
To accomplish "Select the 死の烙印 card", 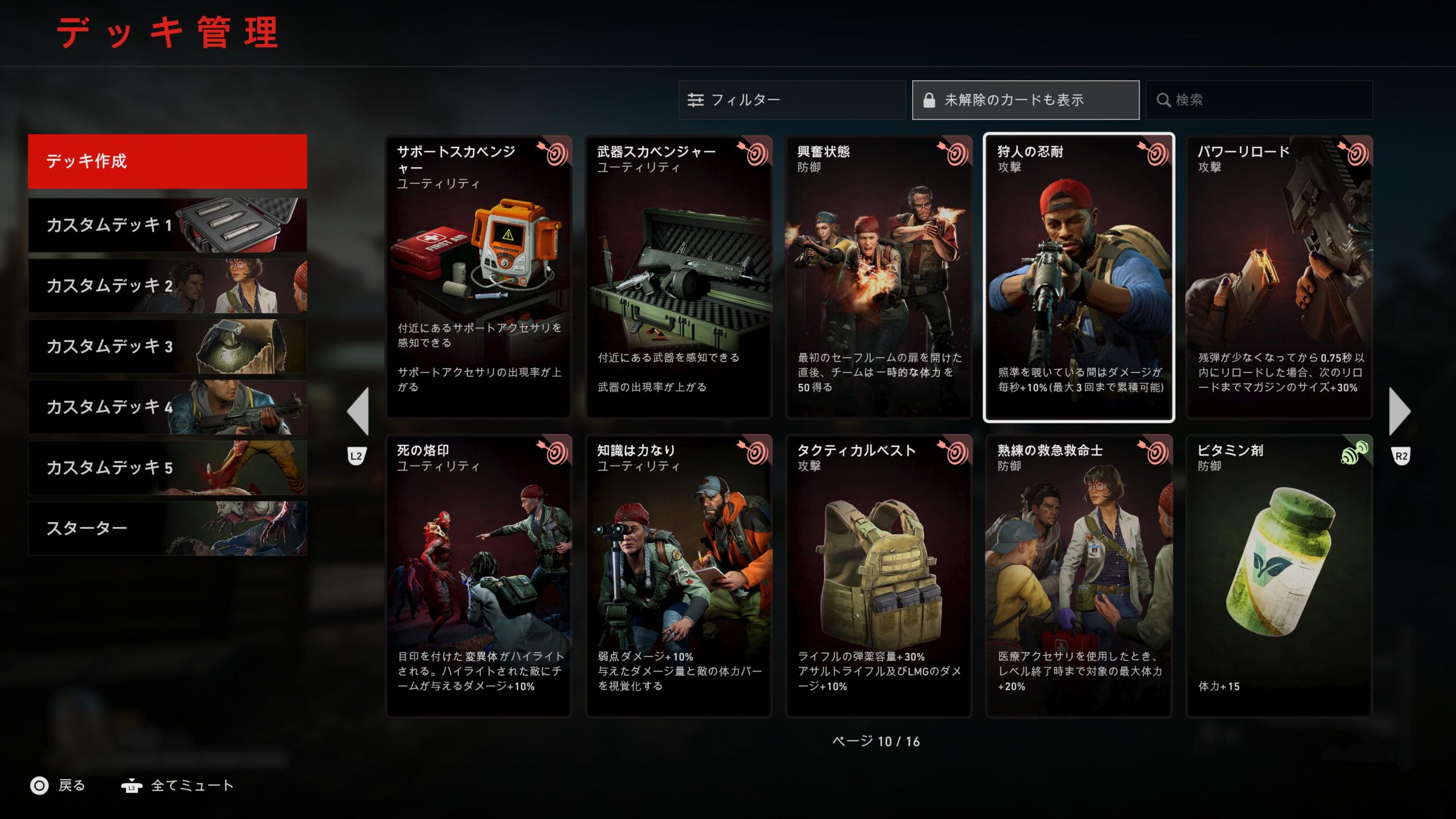I will coord(478,576).
